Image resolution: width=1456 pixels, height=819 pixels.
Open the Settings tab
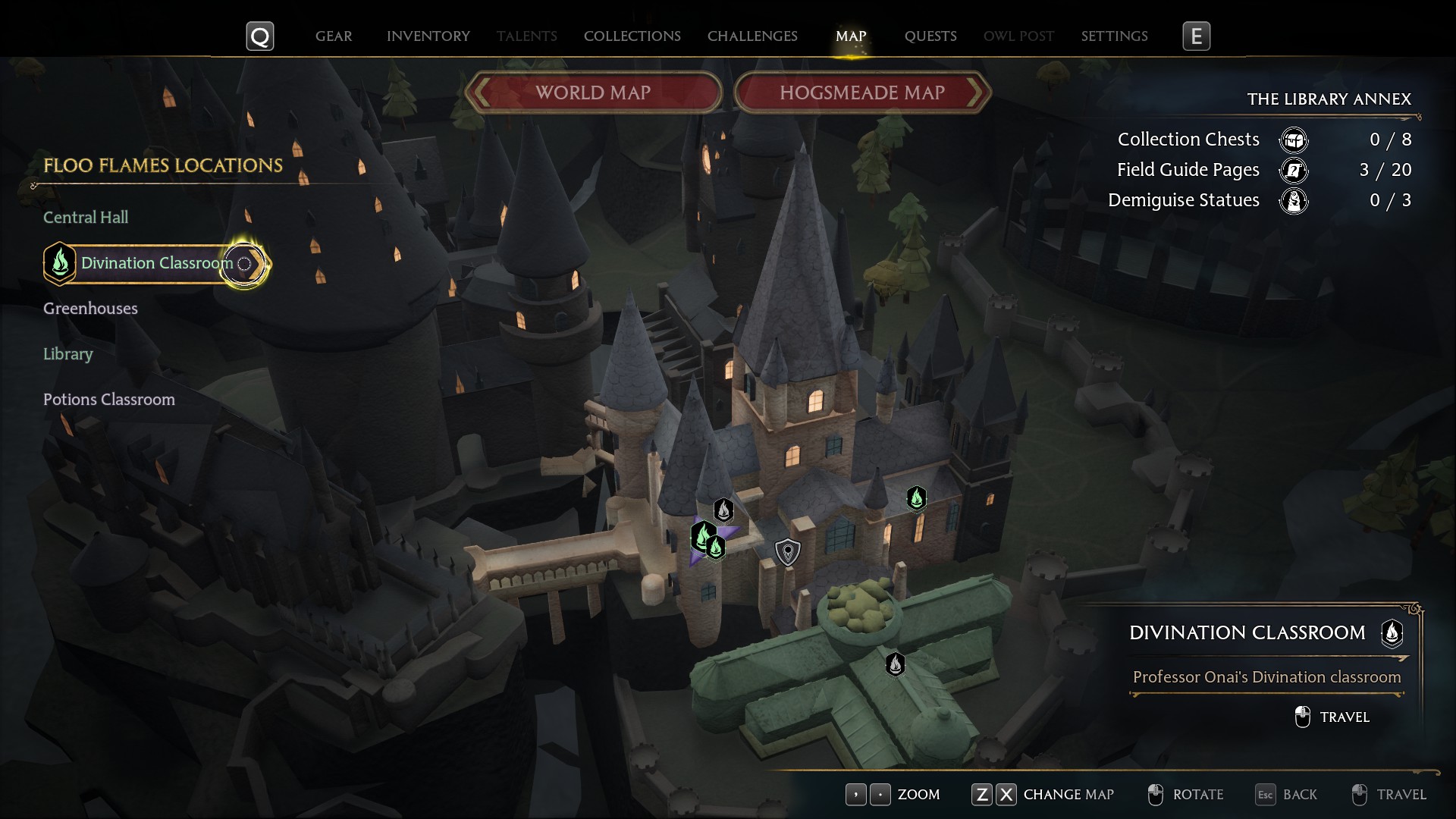[x=1114, y=36]
